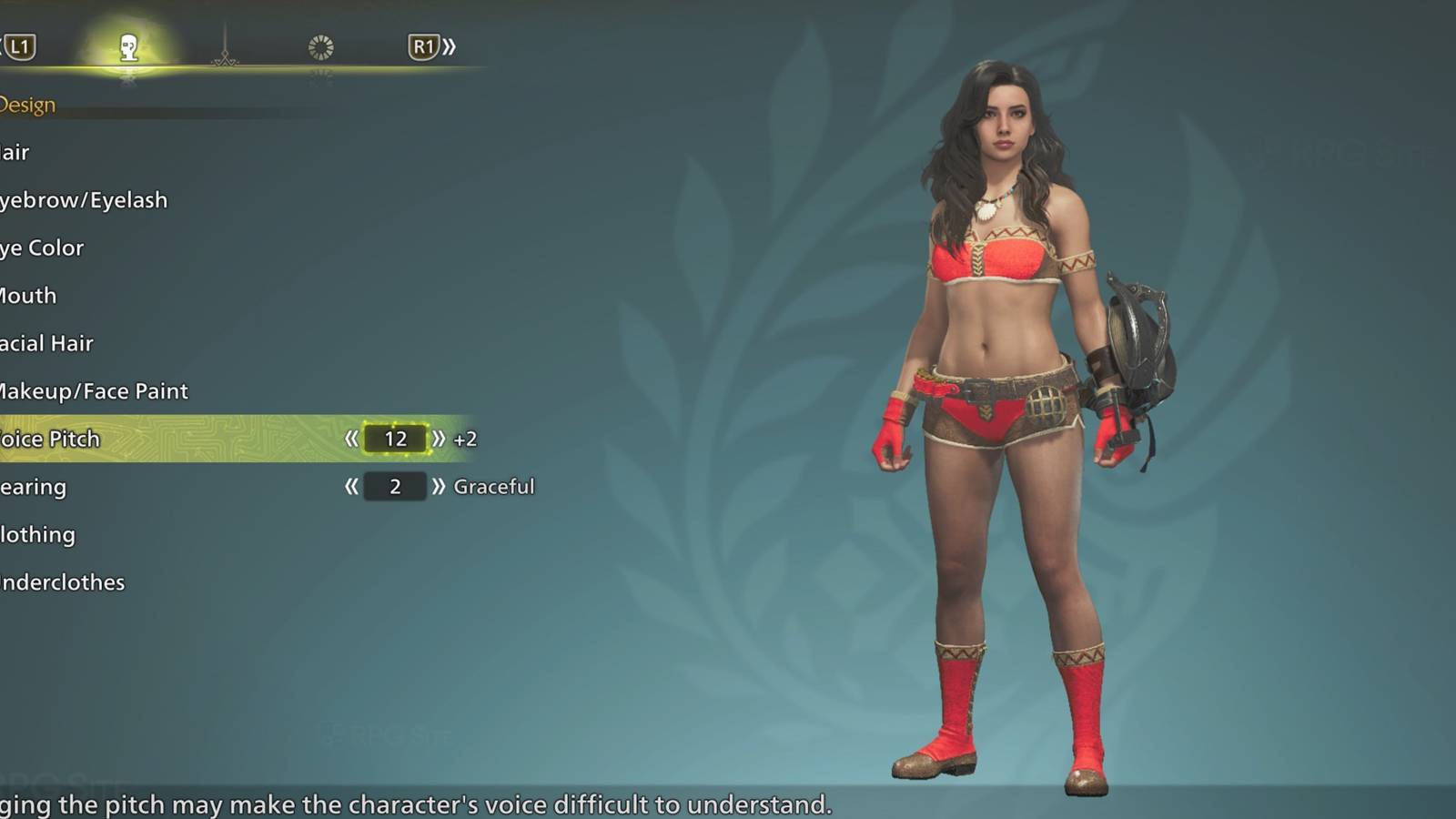Open the Eyebrow/Eyelash category

pyautogui.click(x=82, y=199)
